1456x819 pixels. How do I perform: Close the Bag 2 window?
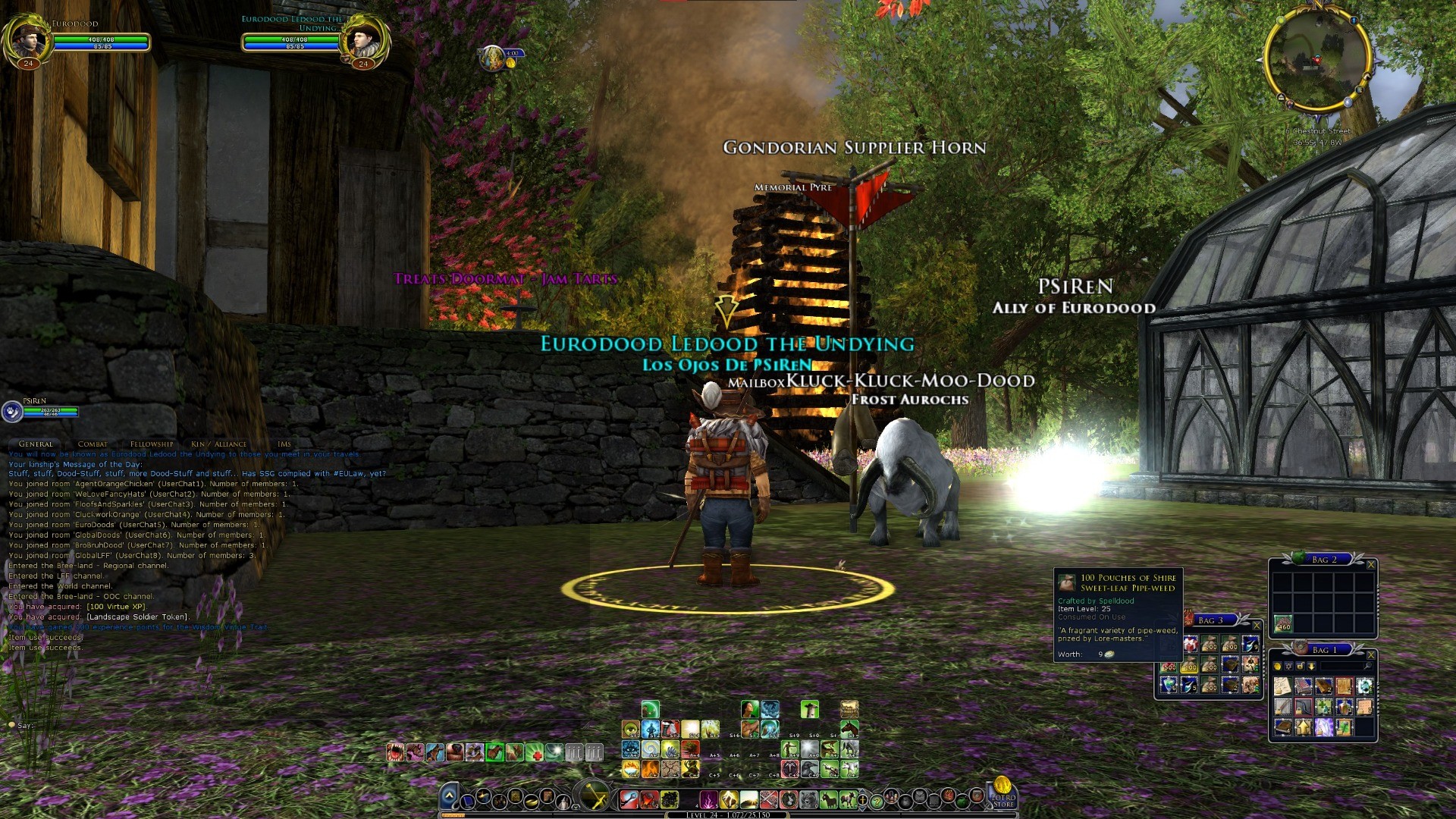(1370, 564)
